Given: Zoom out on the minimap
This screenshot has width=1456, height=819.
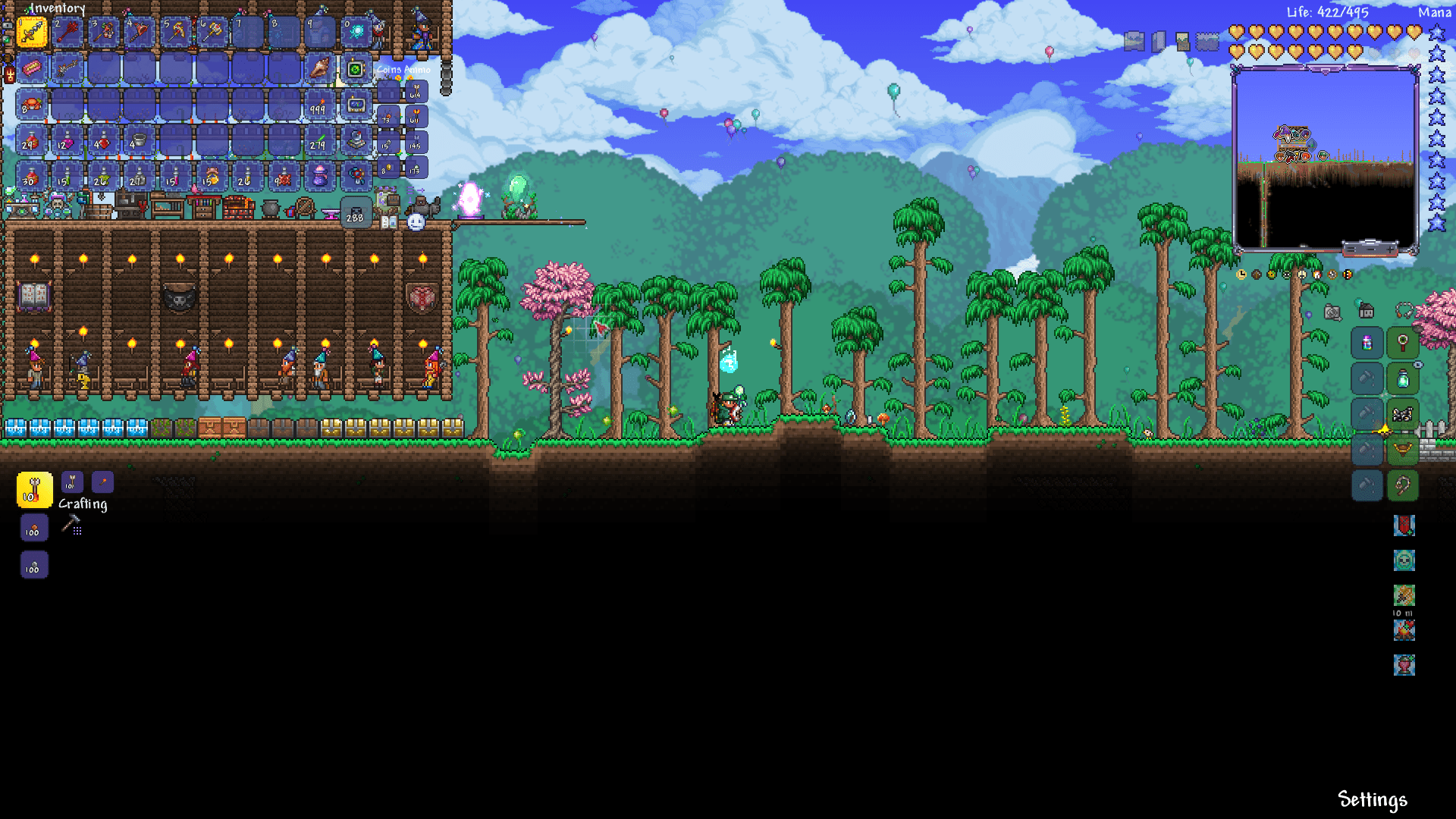Looking at the screenshot, I should (1371, 249).
